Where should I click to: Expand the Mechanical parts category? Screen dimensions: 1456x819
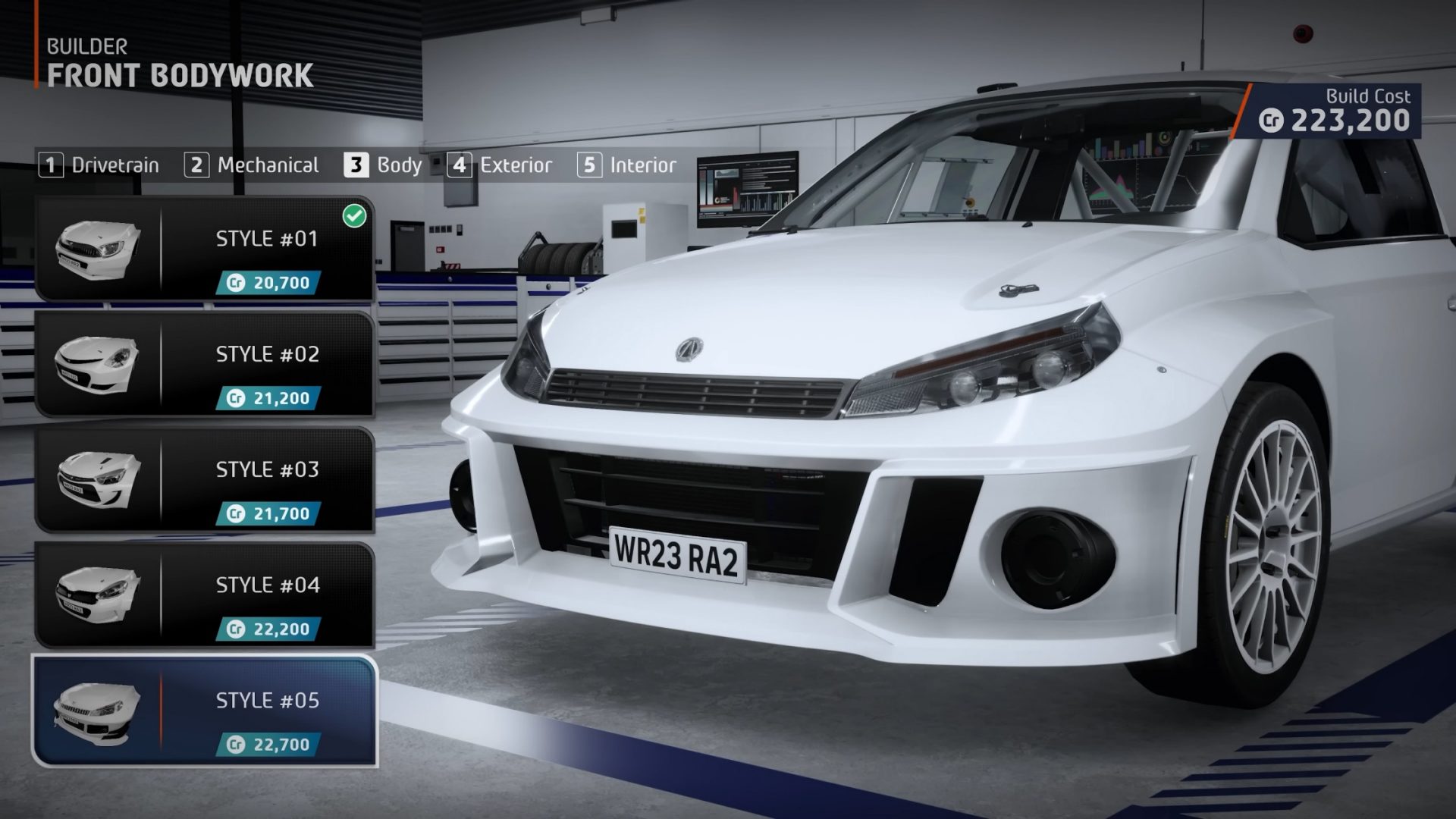[268, 165]
